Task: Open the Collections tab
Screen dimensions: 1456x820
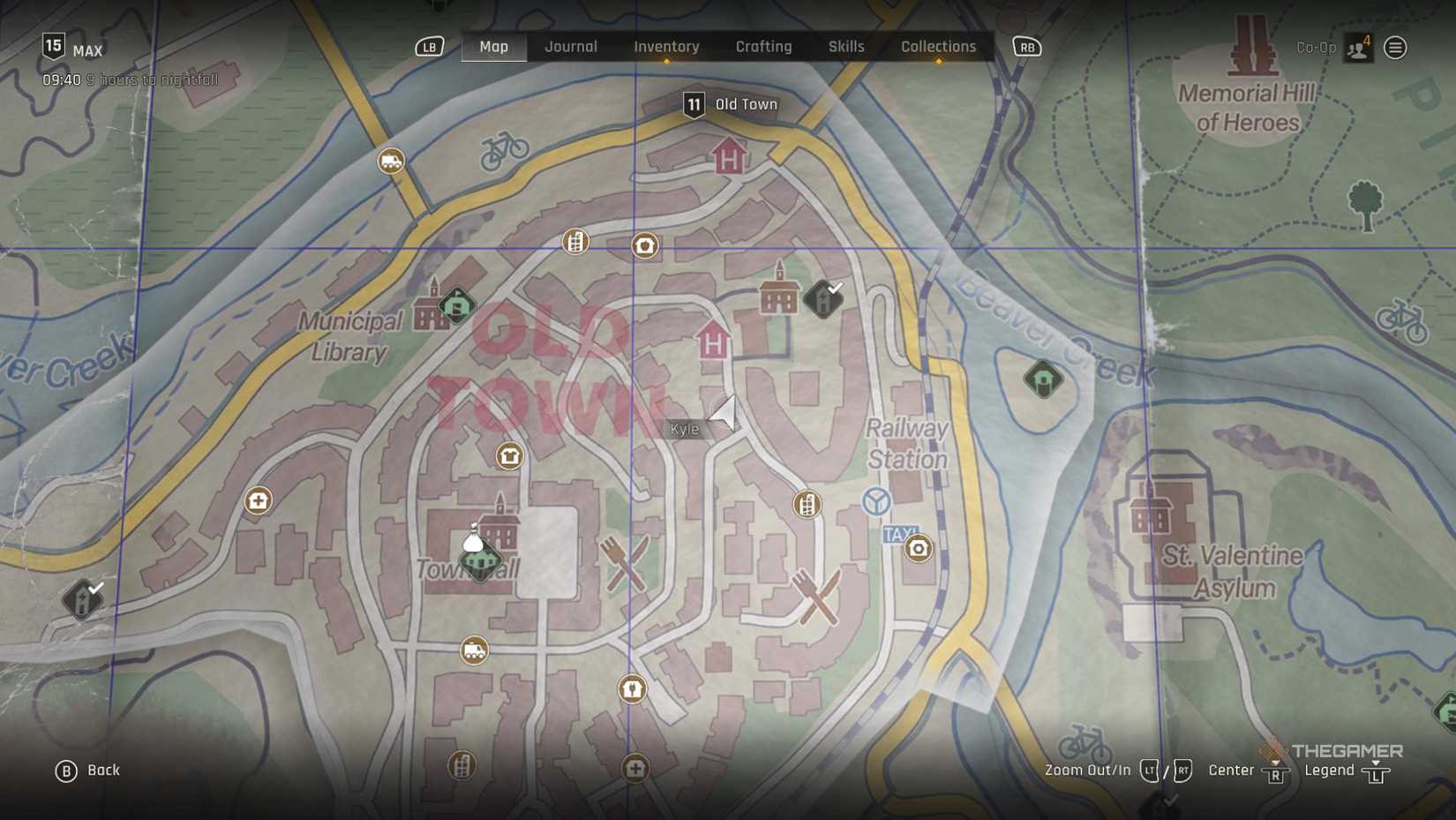Action: (x=938, y=47)
